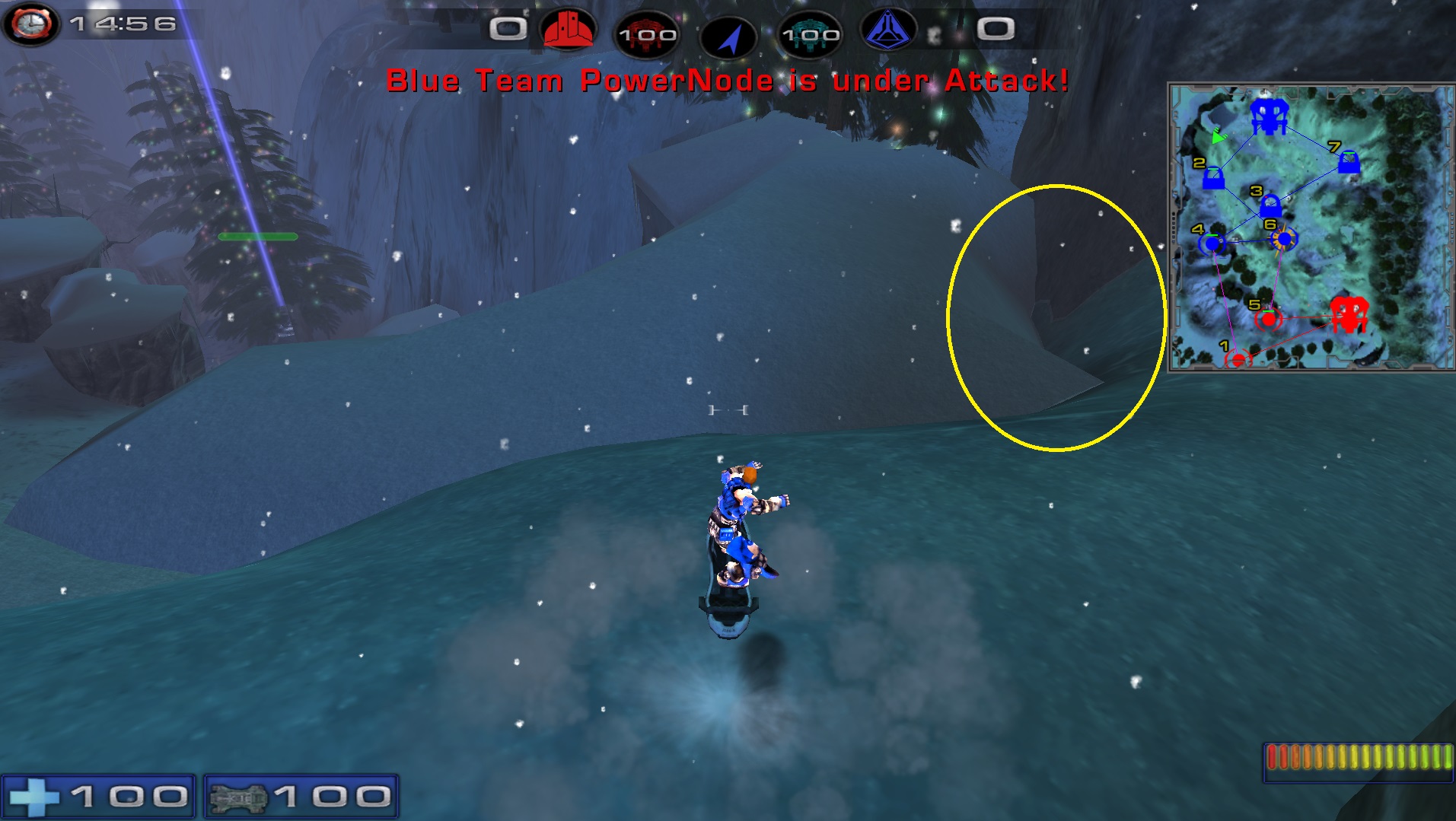
Task: Select blue node 4 on the minimap
Action: 1212,243
